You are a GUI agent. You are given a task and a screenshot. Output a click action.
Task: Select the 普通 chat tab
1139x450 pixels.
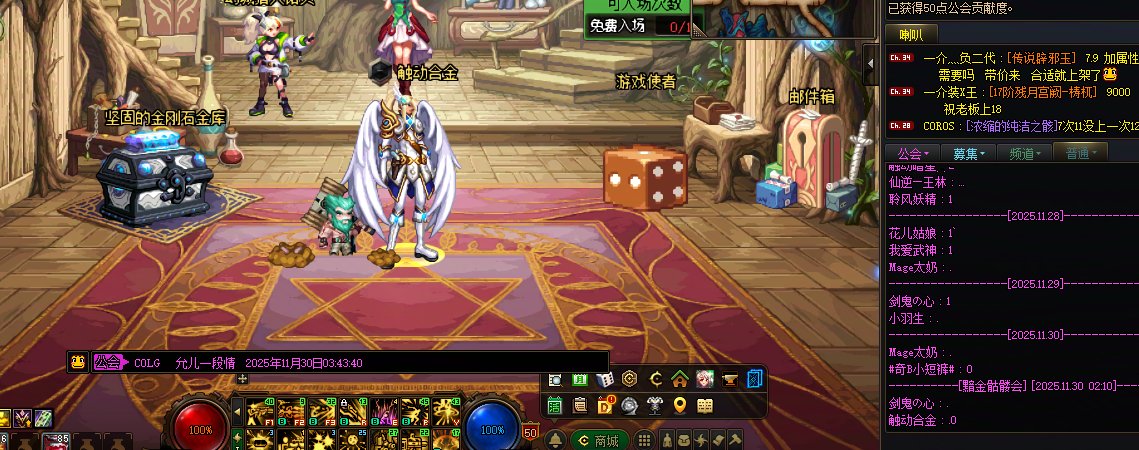(x=1081, y=153)
